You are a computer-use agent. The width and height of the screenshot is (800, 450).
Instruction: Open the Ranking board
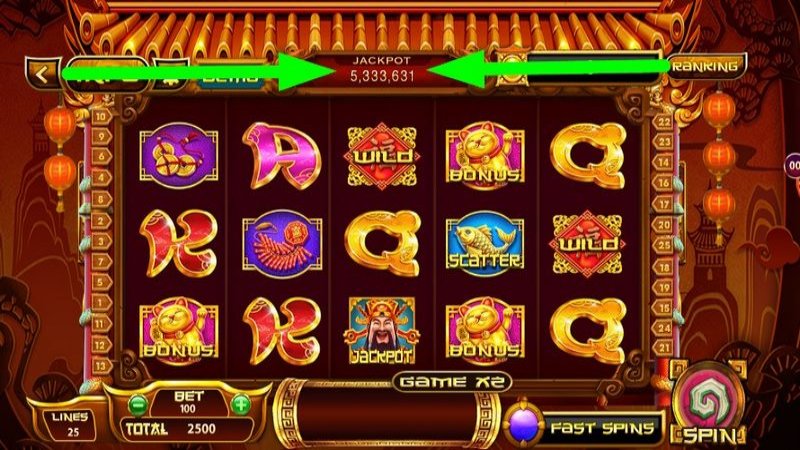pyautogui.click(x=706, y=66)
